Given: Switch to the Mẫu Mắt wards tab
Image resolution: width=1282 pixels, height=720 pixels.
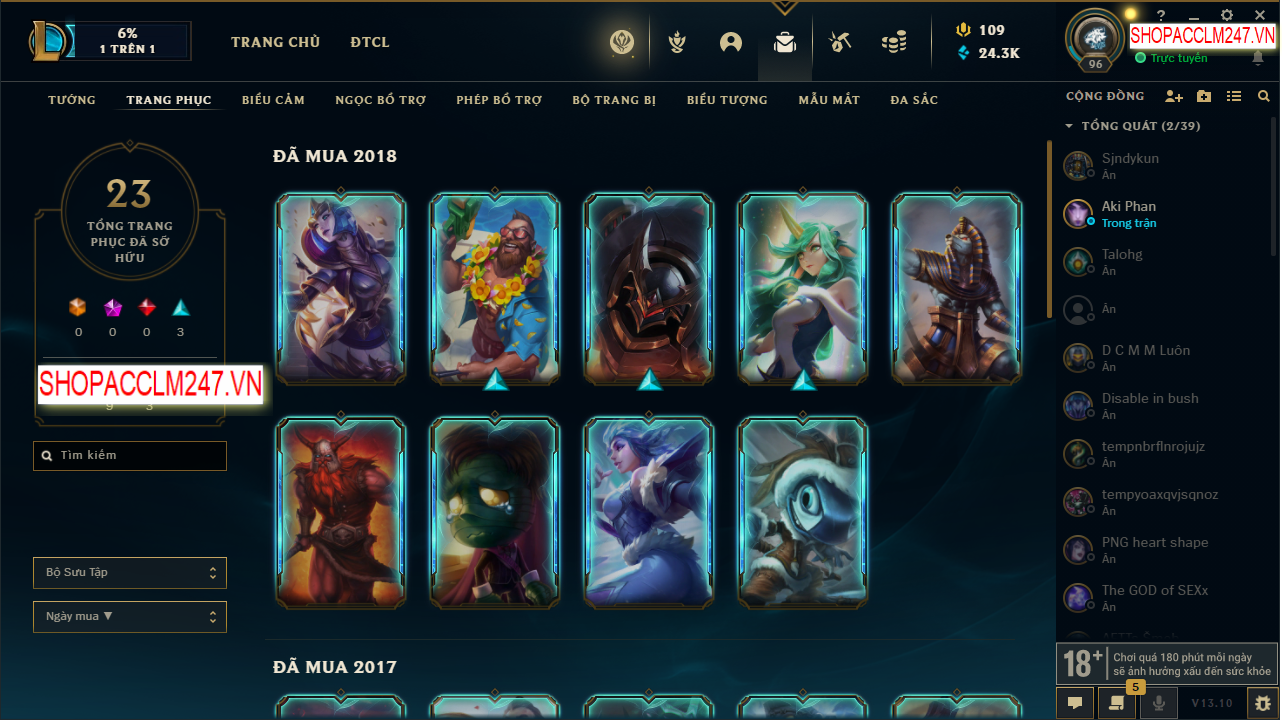Looking at the screenshot, I should pos(829,100).
